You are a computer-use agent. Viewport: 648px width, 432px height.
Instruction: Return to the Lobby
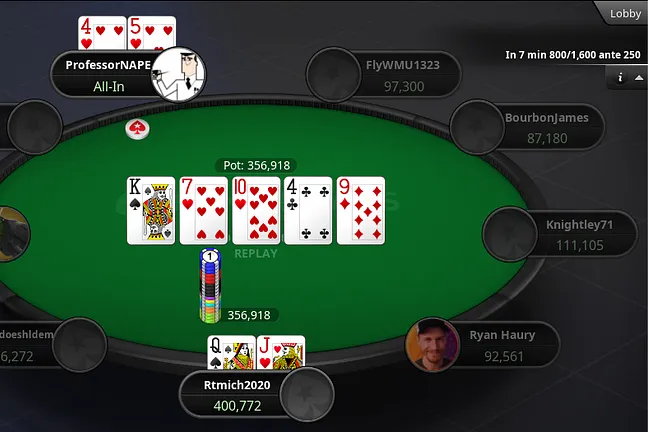point(624,13)
